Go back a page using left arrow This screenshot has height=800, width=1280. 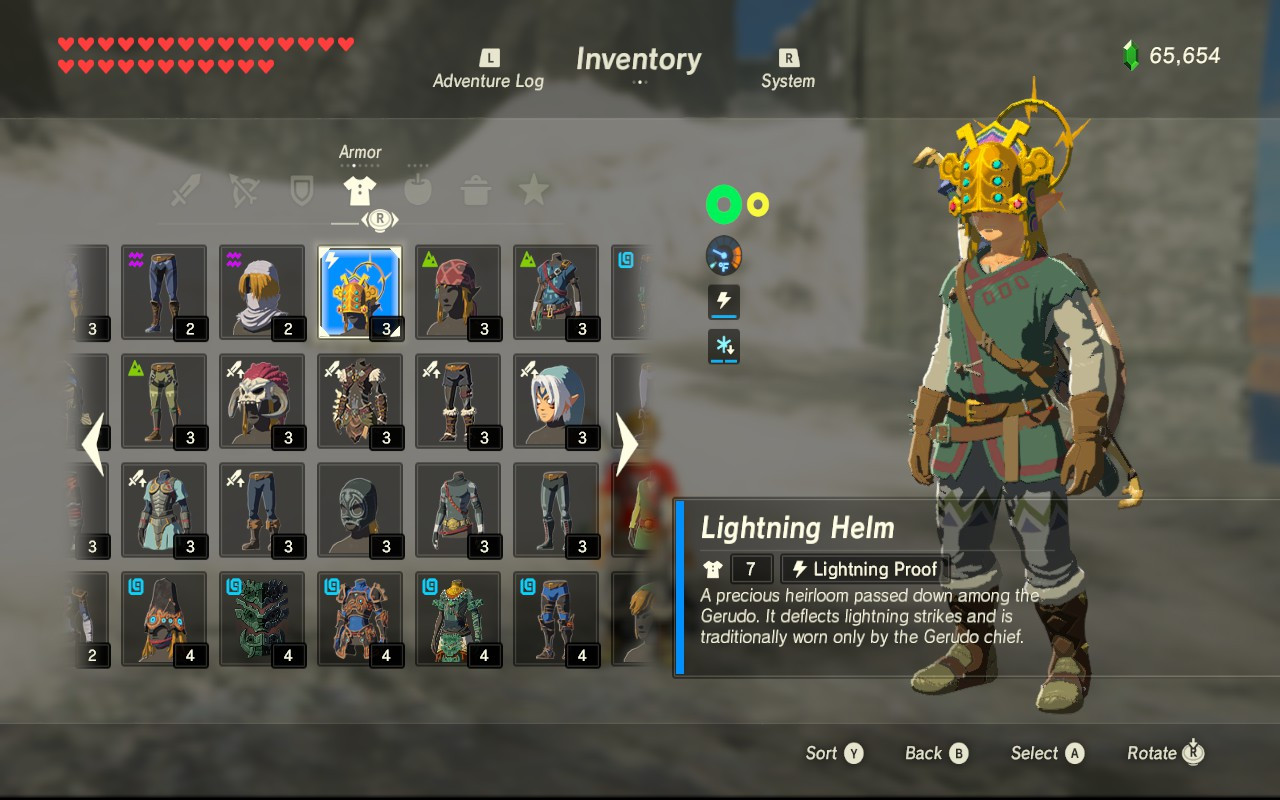[95, 440]
